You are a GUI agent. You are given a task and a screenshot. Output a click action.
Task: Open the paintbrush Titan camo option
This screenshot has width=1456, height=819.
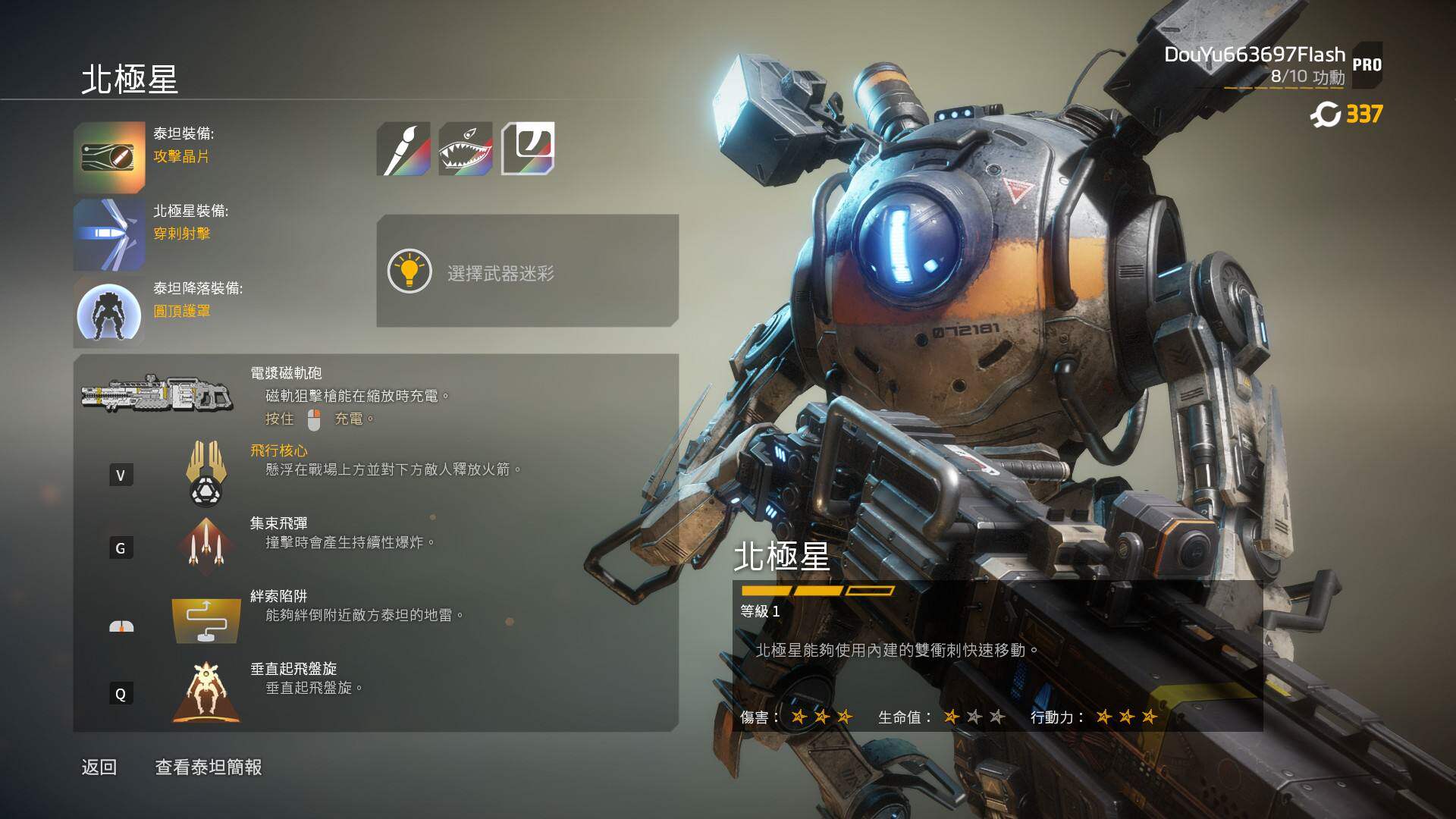pyautogui.click(x=403, y=149)
